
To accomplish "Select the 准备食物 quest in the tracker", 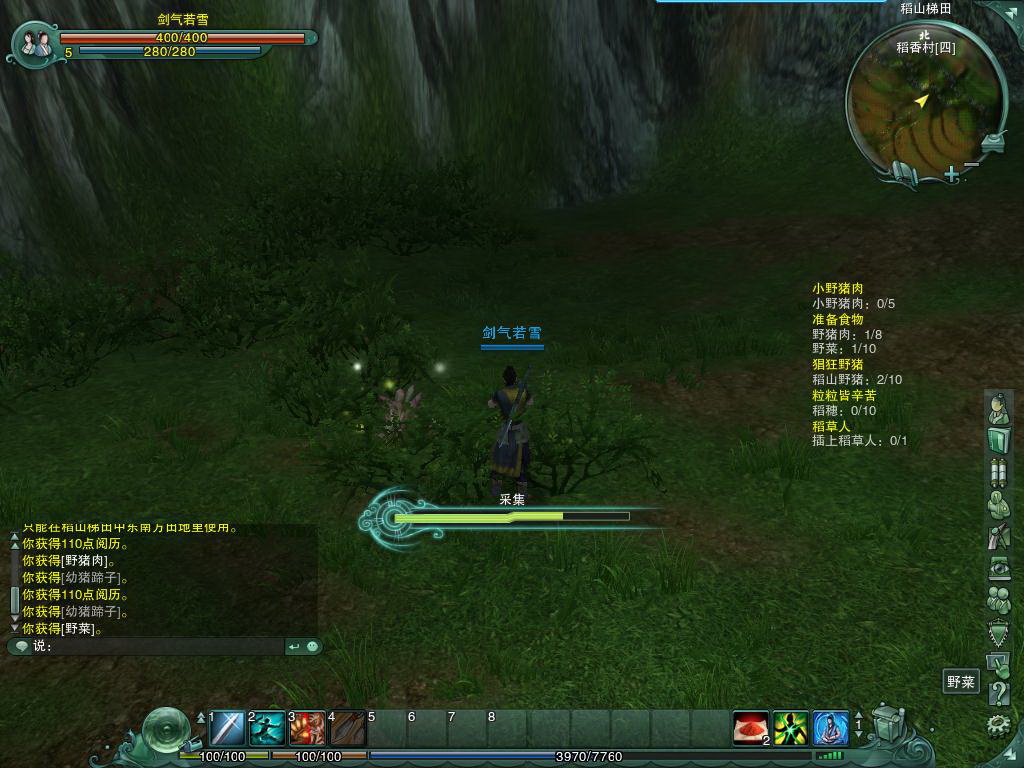I will click(x=837, y=319).
